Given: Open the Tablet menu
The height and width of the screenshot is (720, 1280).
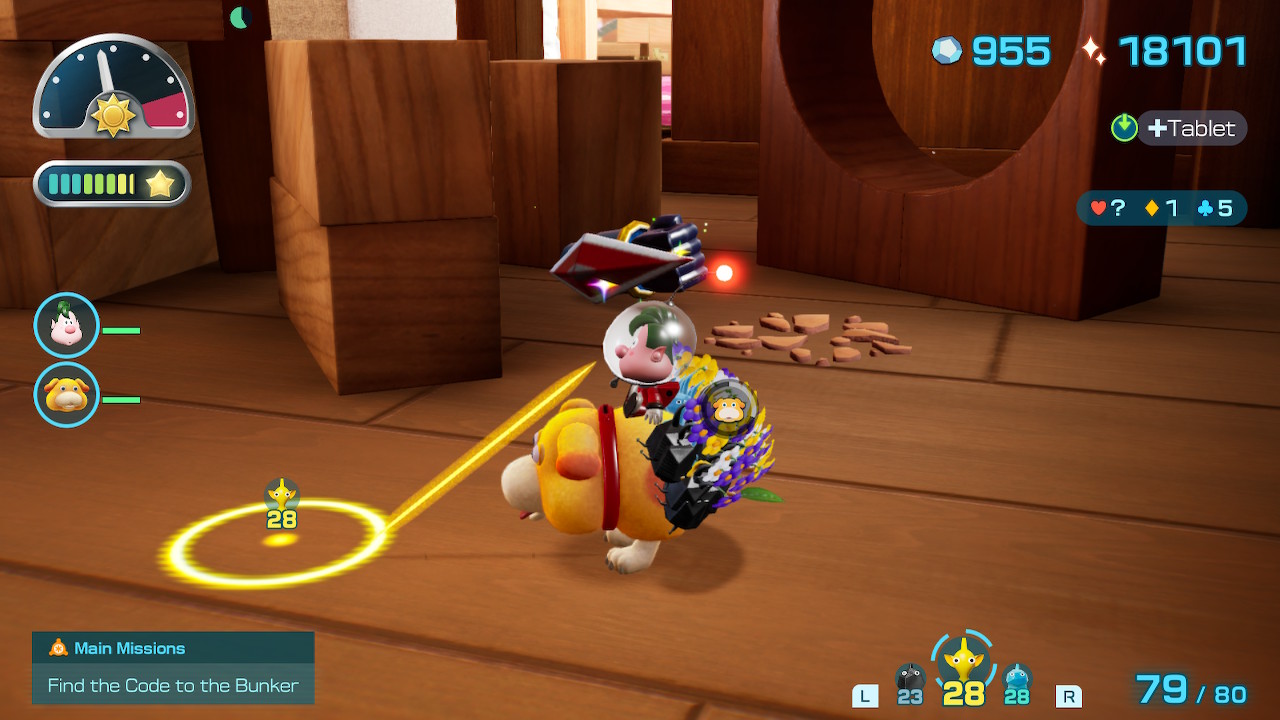Looking at the screenshot, I should pos(1190,128).
